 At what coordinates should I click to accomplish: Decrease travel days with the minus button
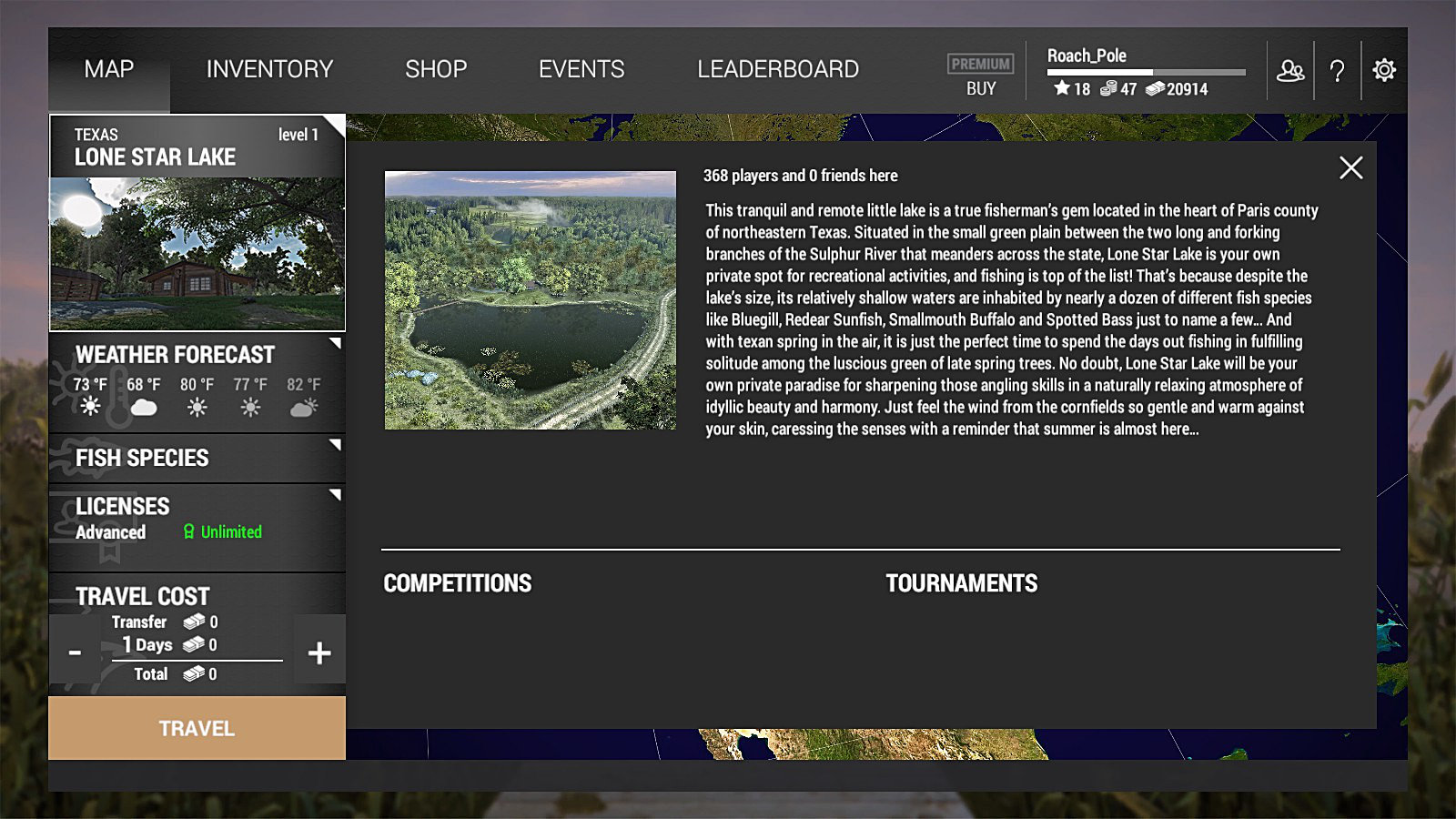[75, 652]
